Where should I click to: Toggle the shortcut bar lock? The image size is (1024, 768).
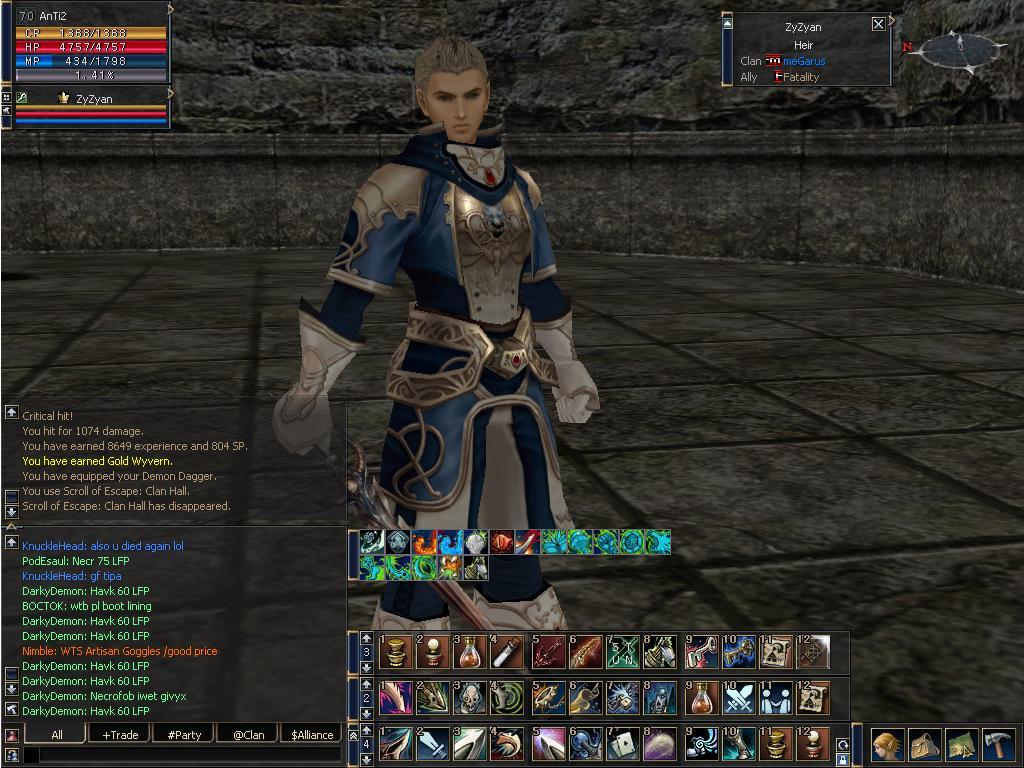point(843,759)
